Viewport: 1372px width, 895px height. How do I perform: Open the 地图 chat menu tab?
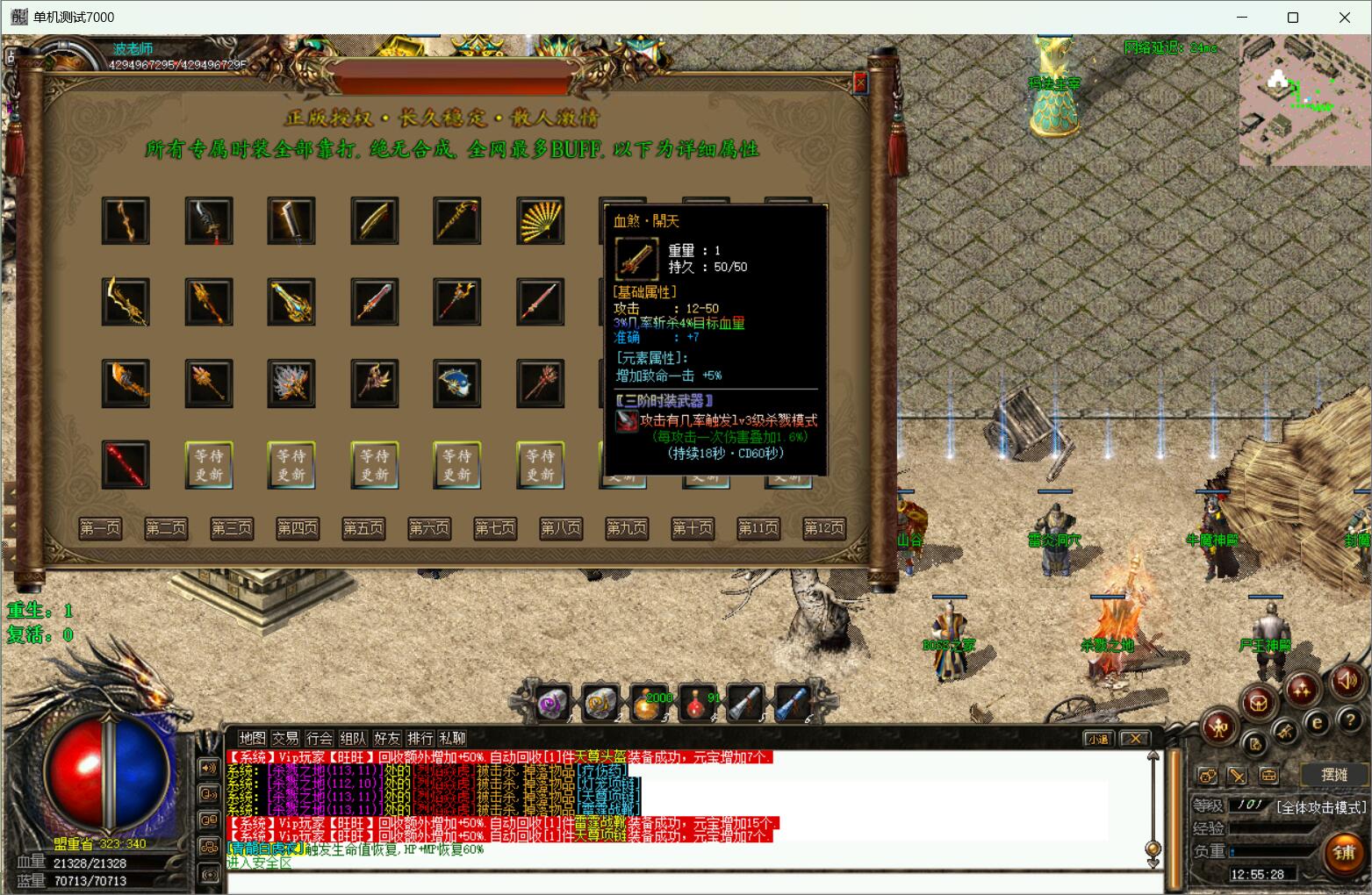coord(252,738)
